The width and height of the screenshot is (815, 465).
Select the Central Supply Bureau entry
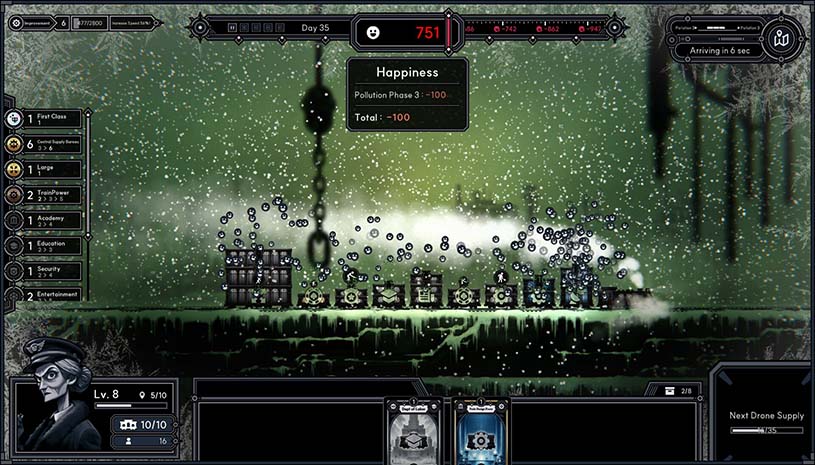(45, 144)
